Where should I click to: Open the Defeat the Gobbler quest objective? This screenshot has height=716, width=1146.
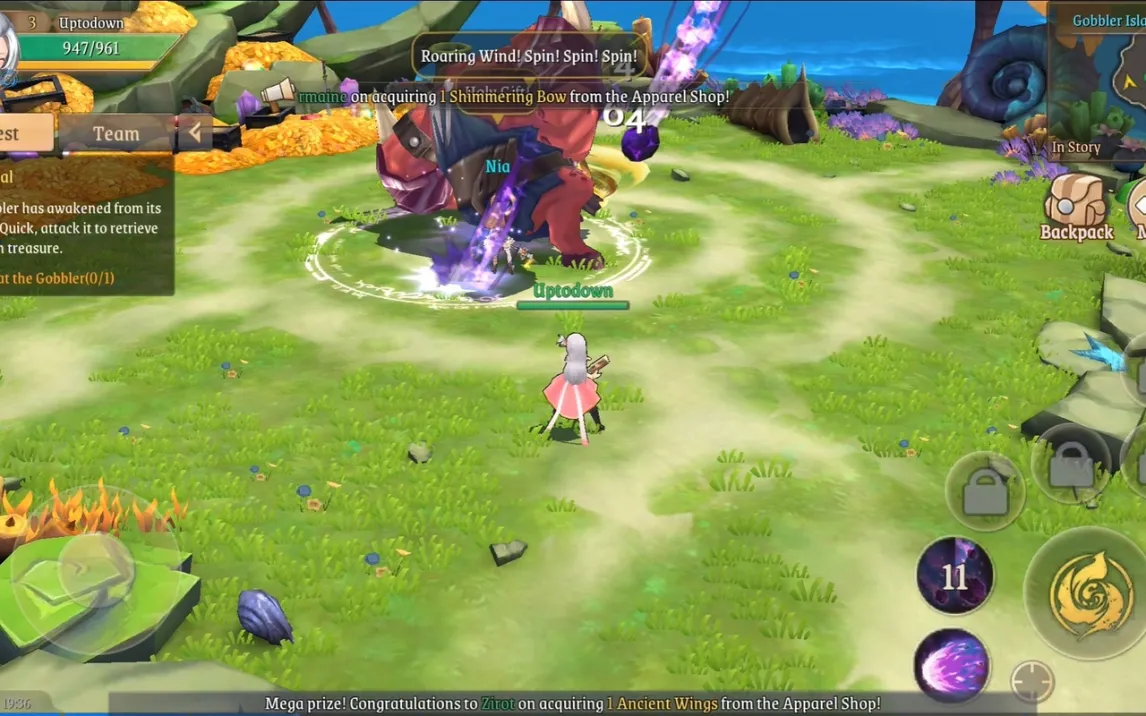pos(60,278)
